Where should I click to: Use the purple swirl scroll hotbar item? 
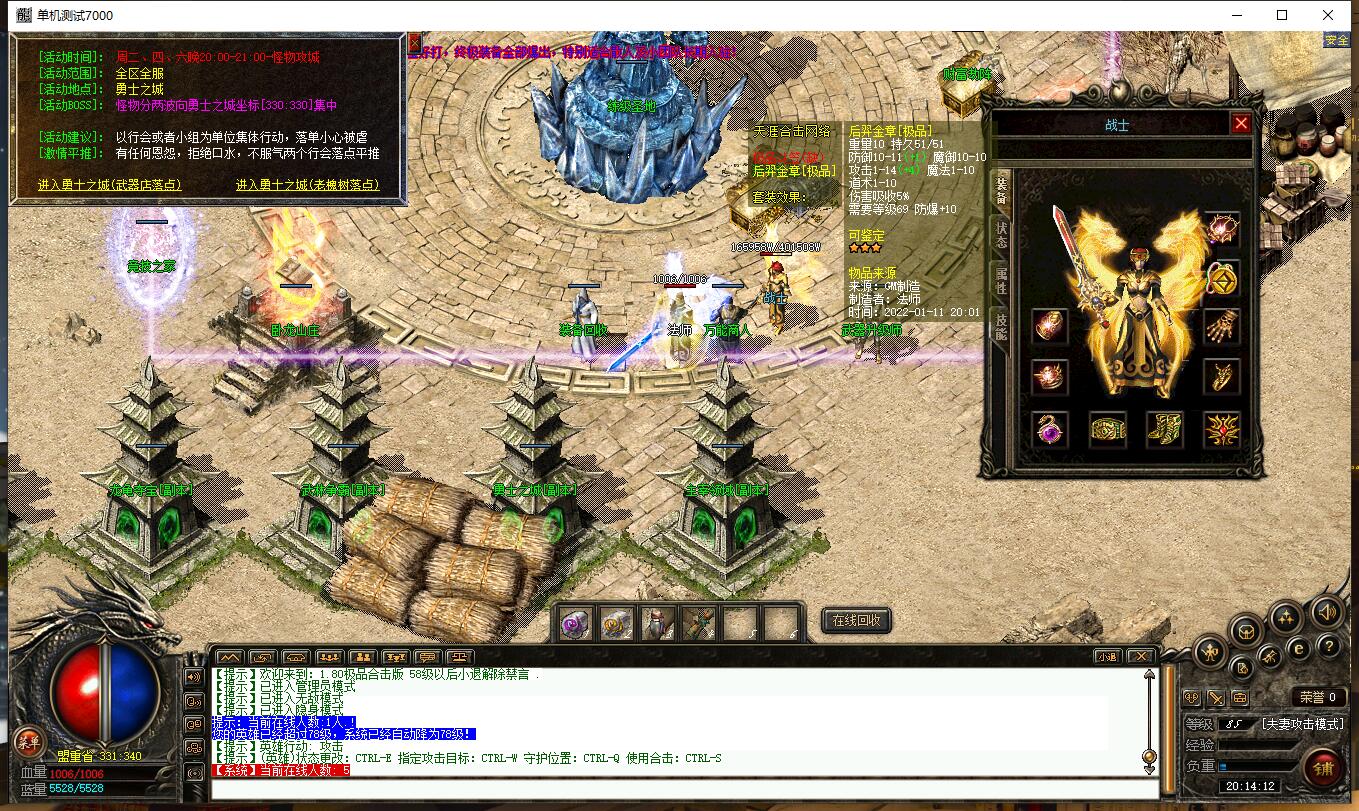(x=574, y=623)
